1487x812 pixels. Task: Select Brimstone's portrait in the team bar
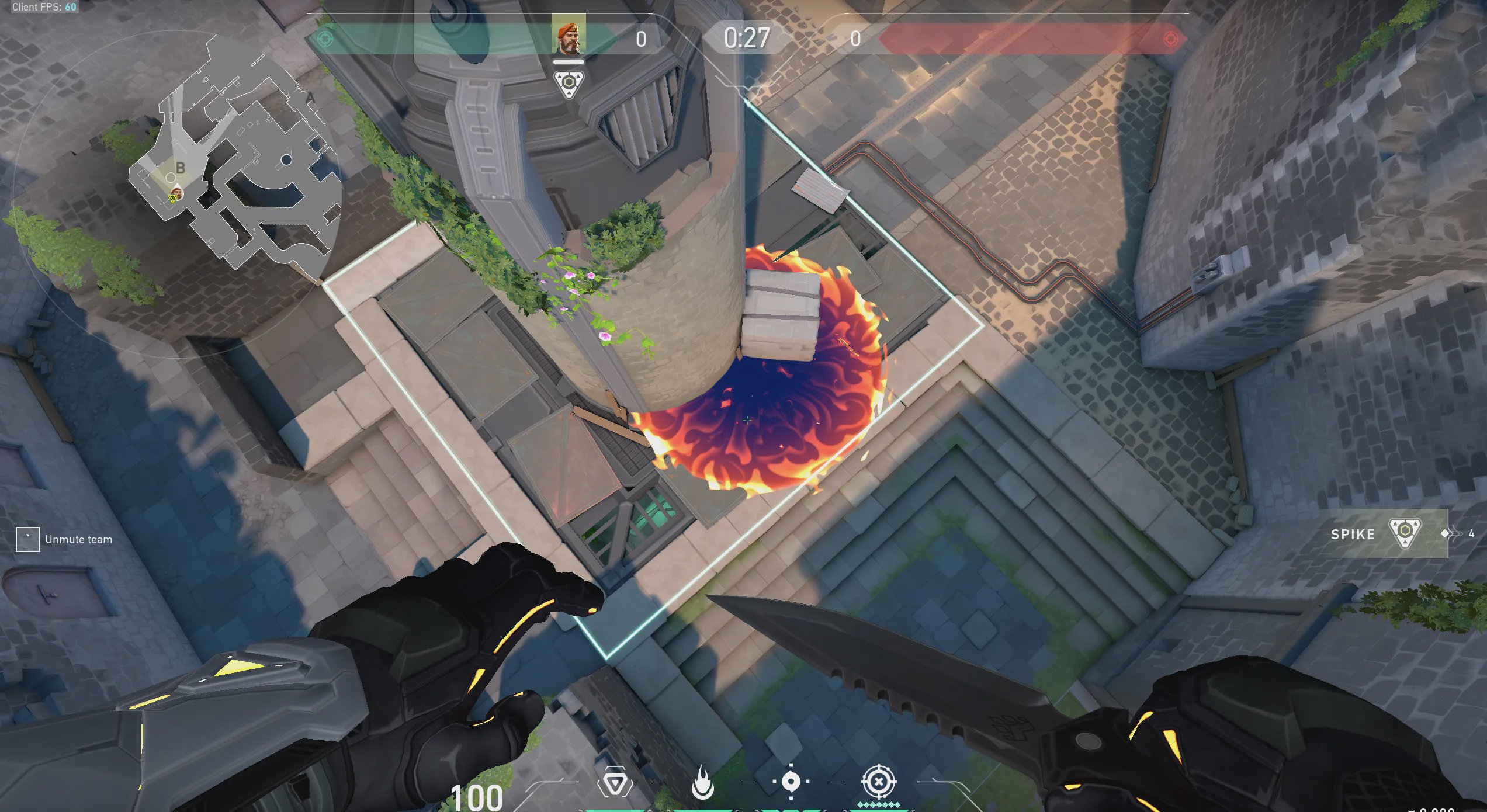point(568,35)
